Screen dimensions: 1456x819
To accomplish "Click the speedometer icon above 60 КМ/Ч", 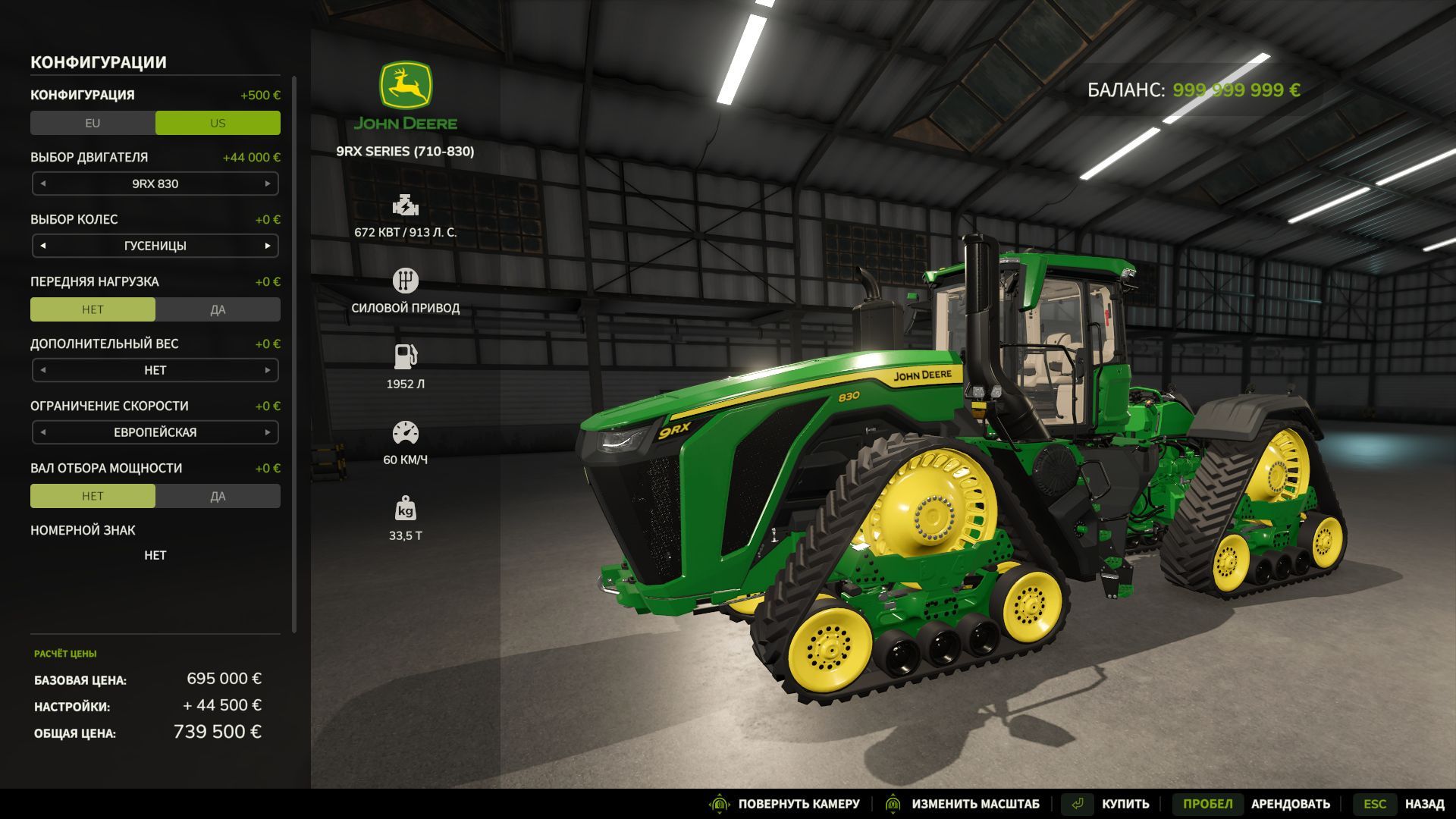I will 406,430.
